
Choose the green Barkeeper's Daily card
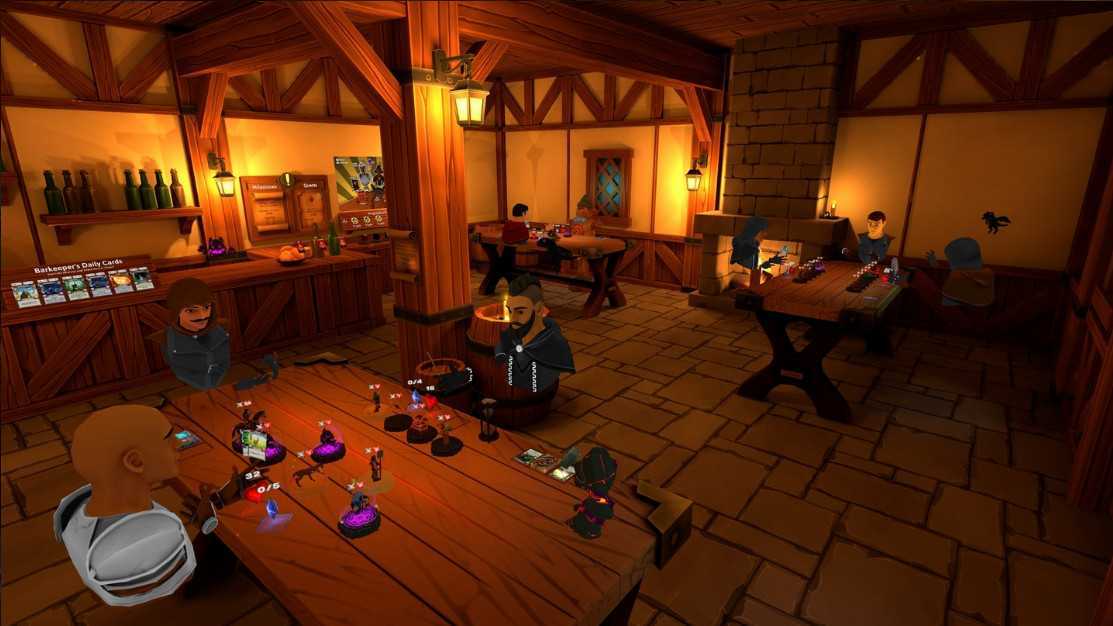point(76,288)
